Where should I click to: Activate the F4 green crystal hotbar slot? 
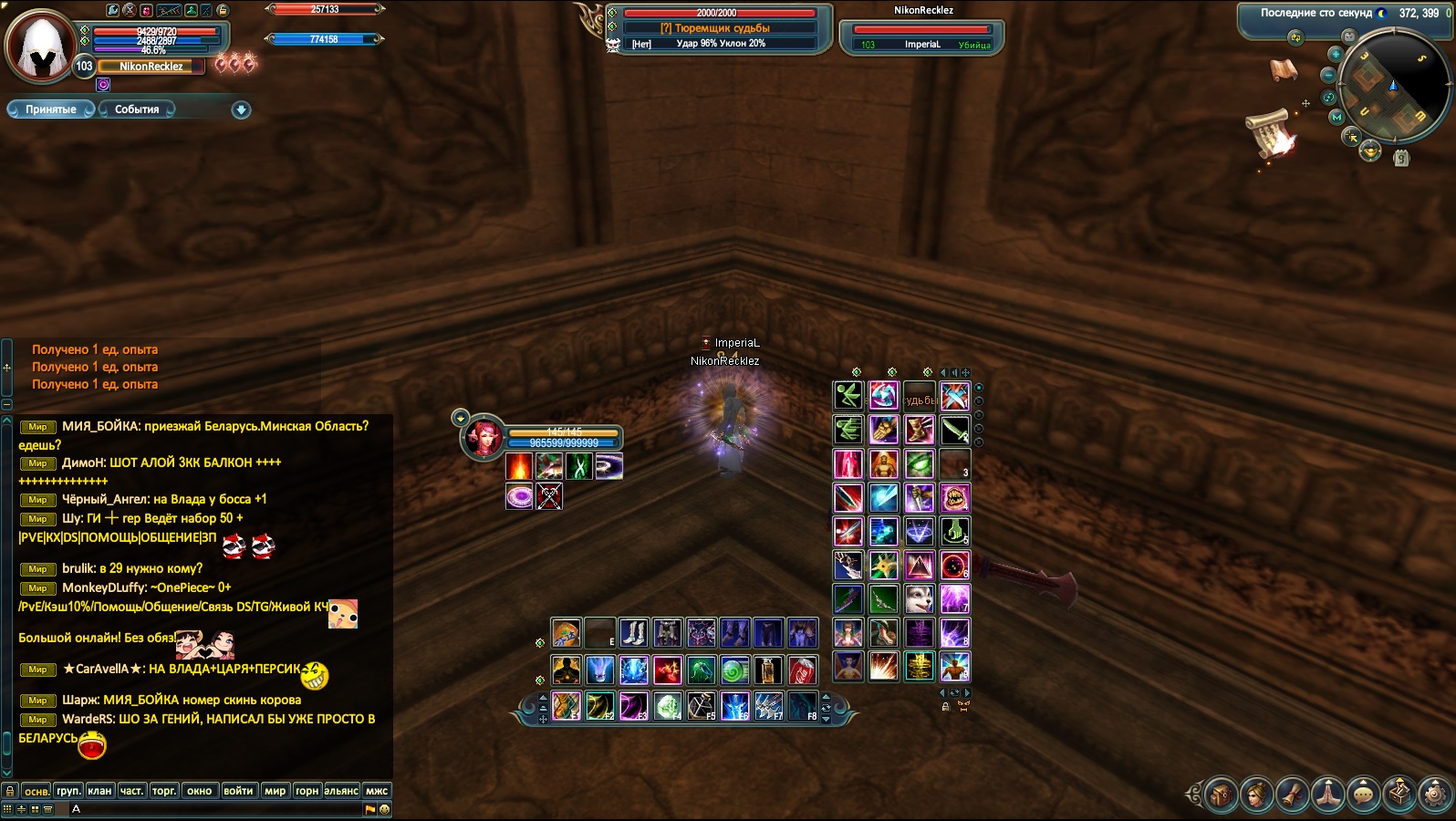(x=668, y=705)
